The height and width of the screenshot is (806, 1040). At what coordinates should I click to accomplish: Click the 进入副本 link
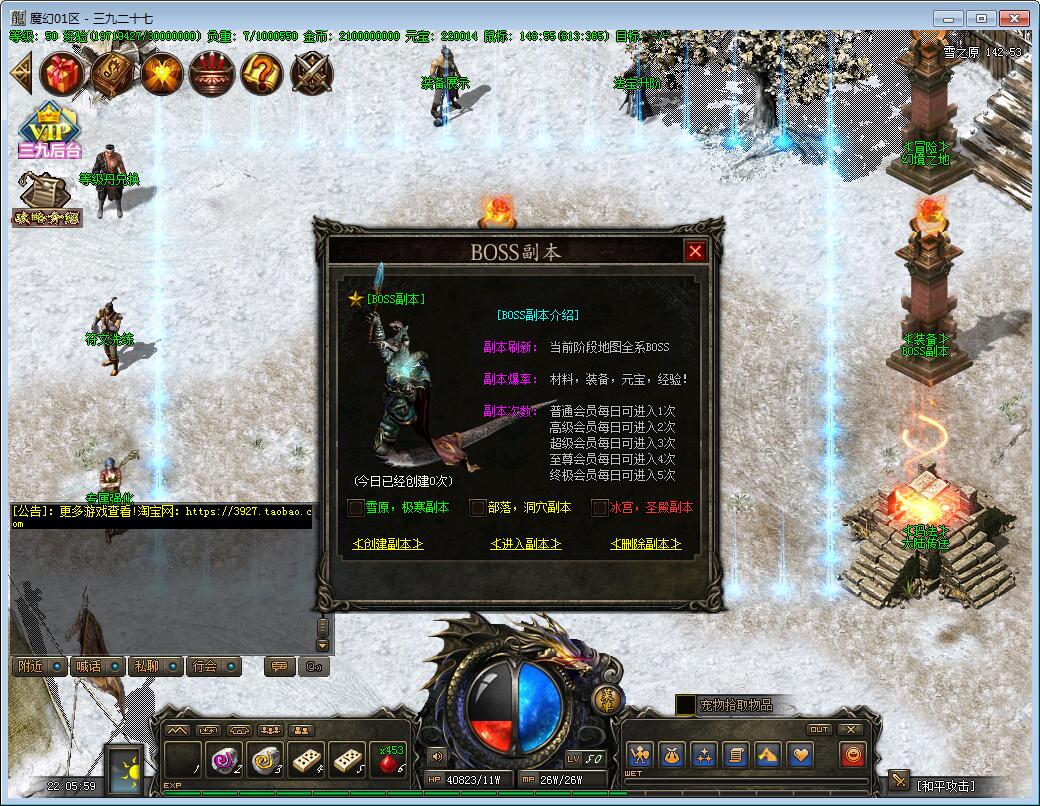(526, 544)
